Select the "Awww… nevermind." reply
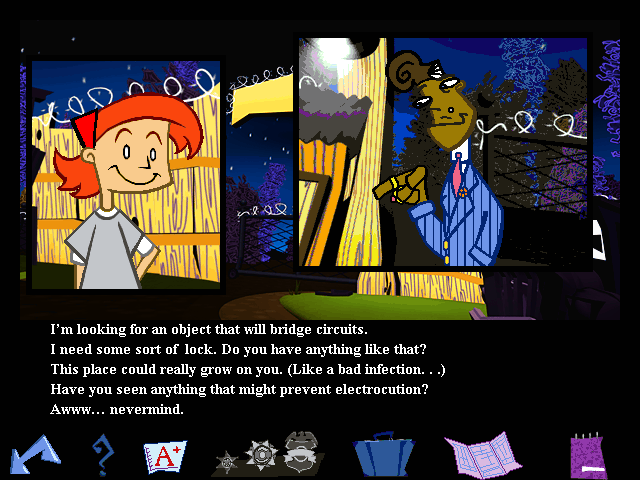This screenshot has height=480, width=640. pyautogui.click(x=117, y=410)
